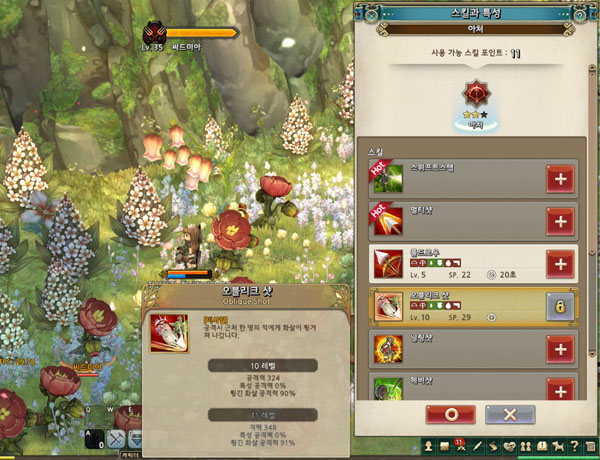
Task: Select the Full Draw bow icon
Action: (x=386, y=264)
